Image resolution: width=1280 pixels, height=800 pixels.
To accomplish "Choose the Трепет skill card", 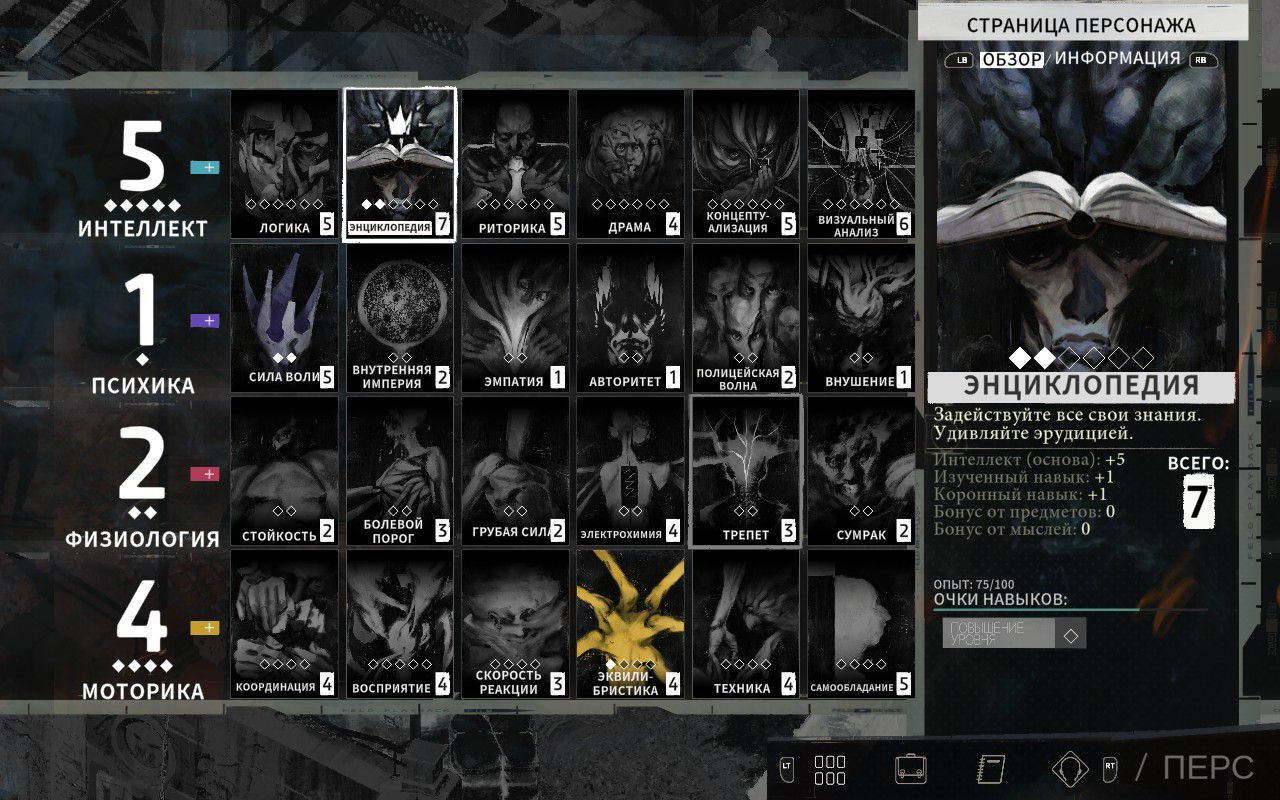I will [746, 472].
